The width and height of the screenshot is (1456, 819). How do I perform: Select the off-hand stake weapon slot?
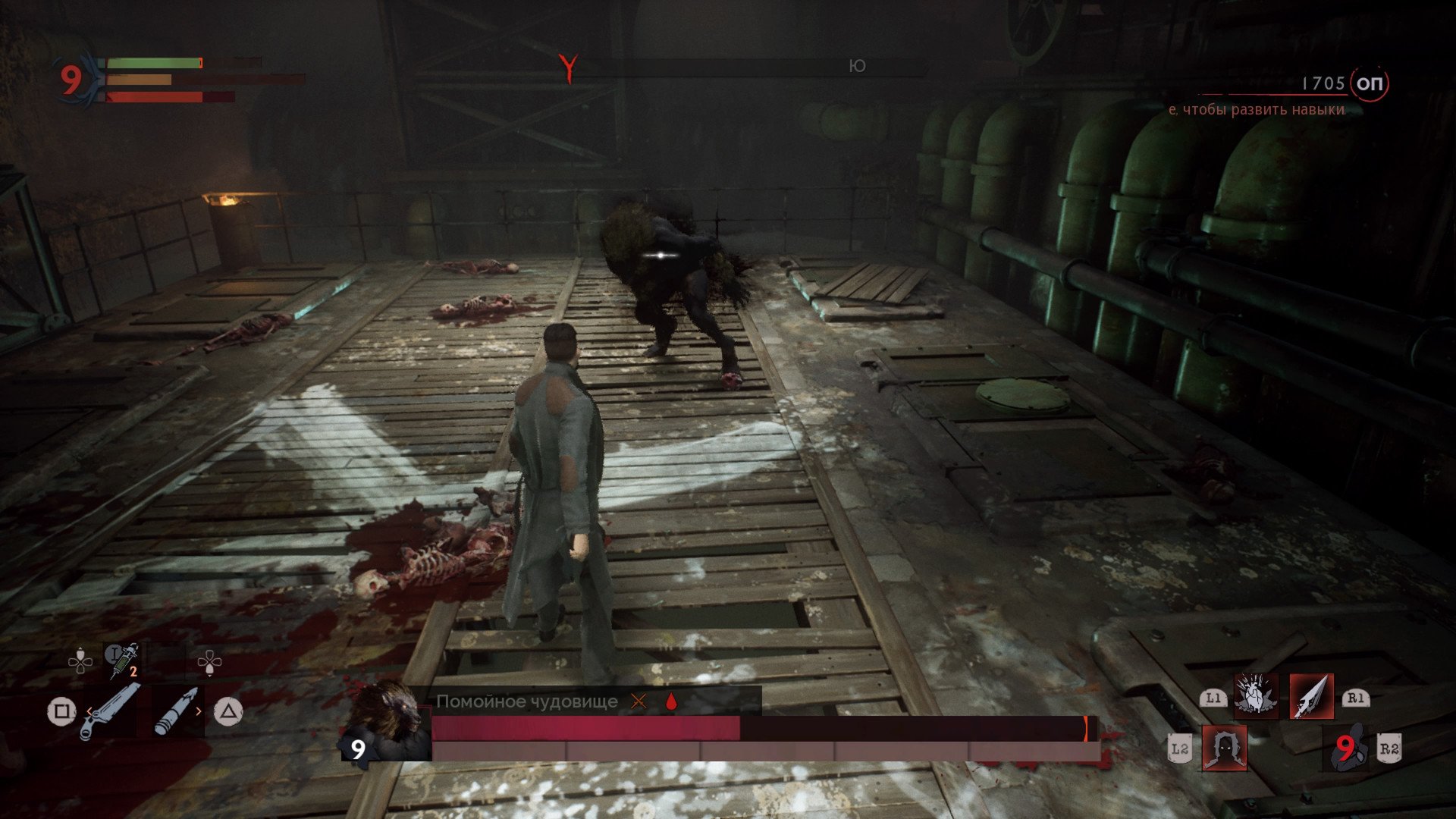click(177, 711)
